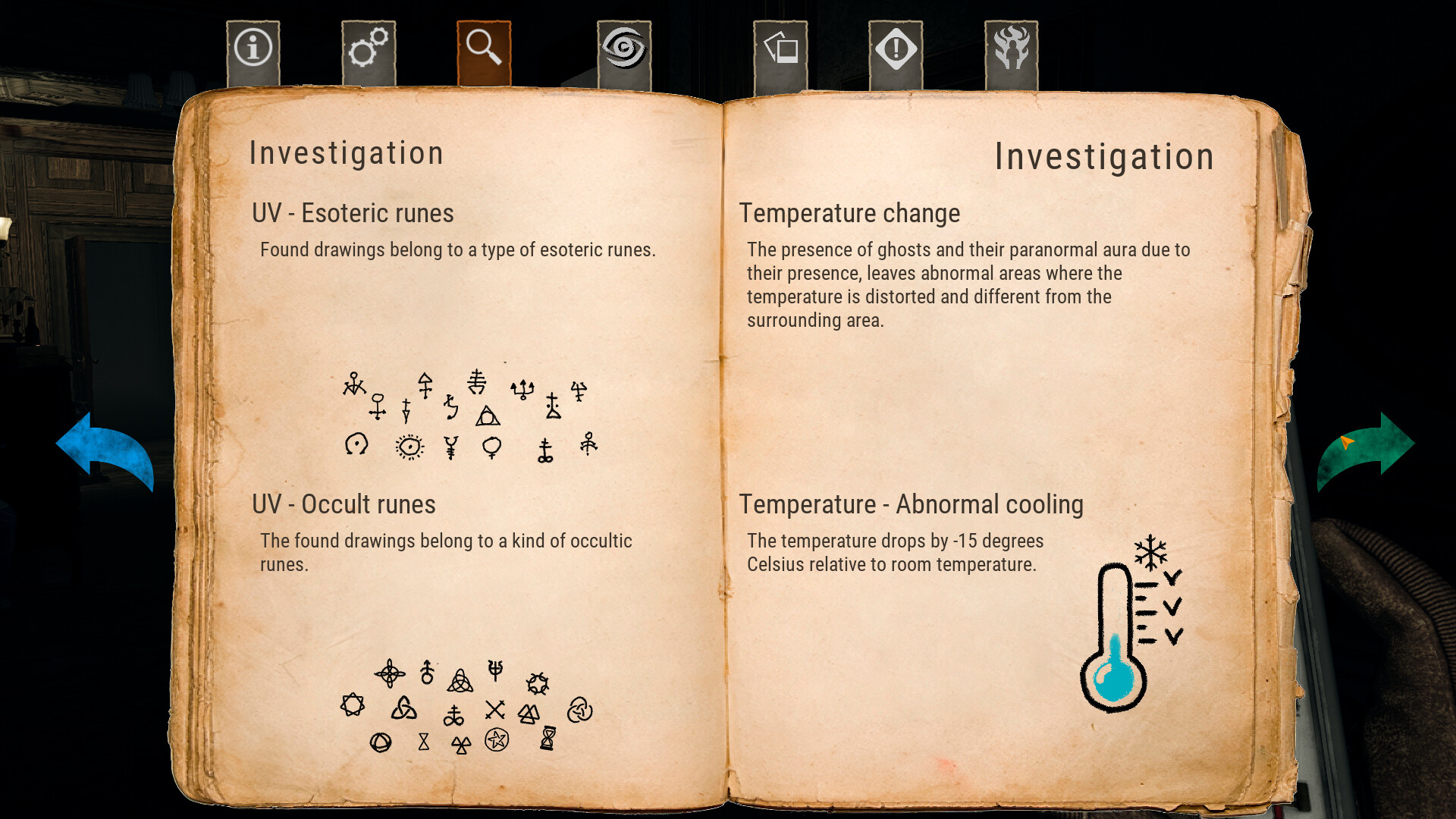Screen dimensions: 1456x819
Task: Click the 'UV - Occult runes' section title
Action: point(344,504)
